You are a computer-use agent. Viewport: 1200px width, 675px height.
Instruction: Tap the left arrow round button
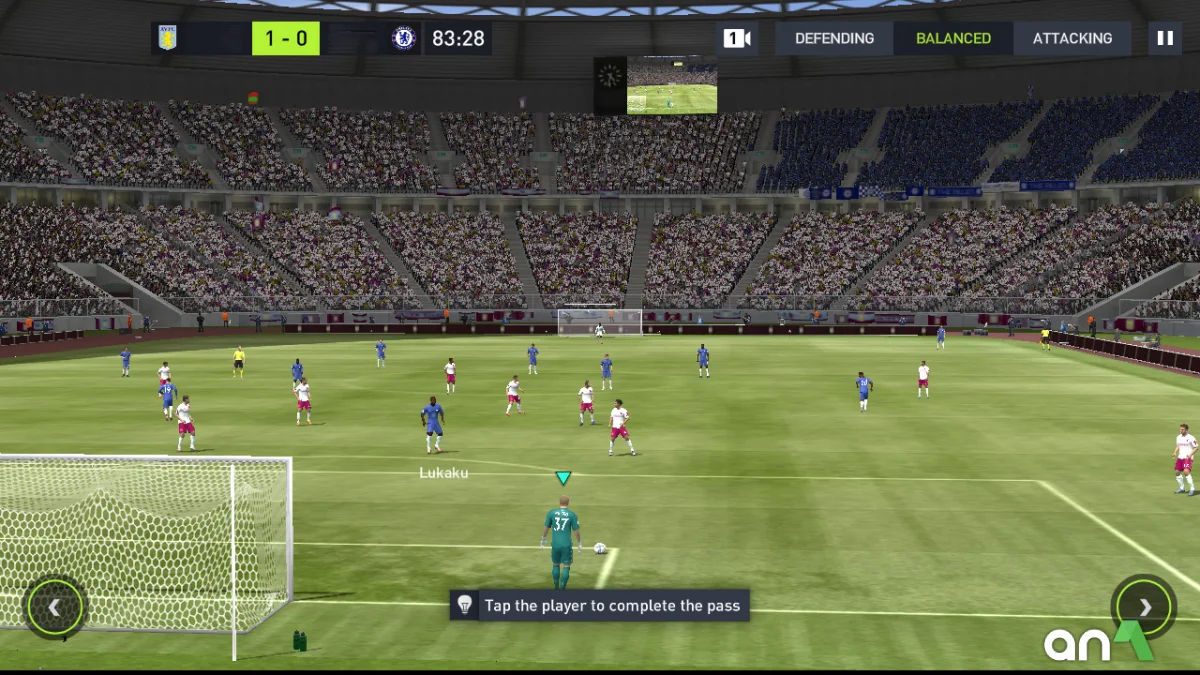[x=55, y=606]
